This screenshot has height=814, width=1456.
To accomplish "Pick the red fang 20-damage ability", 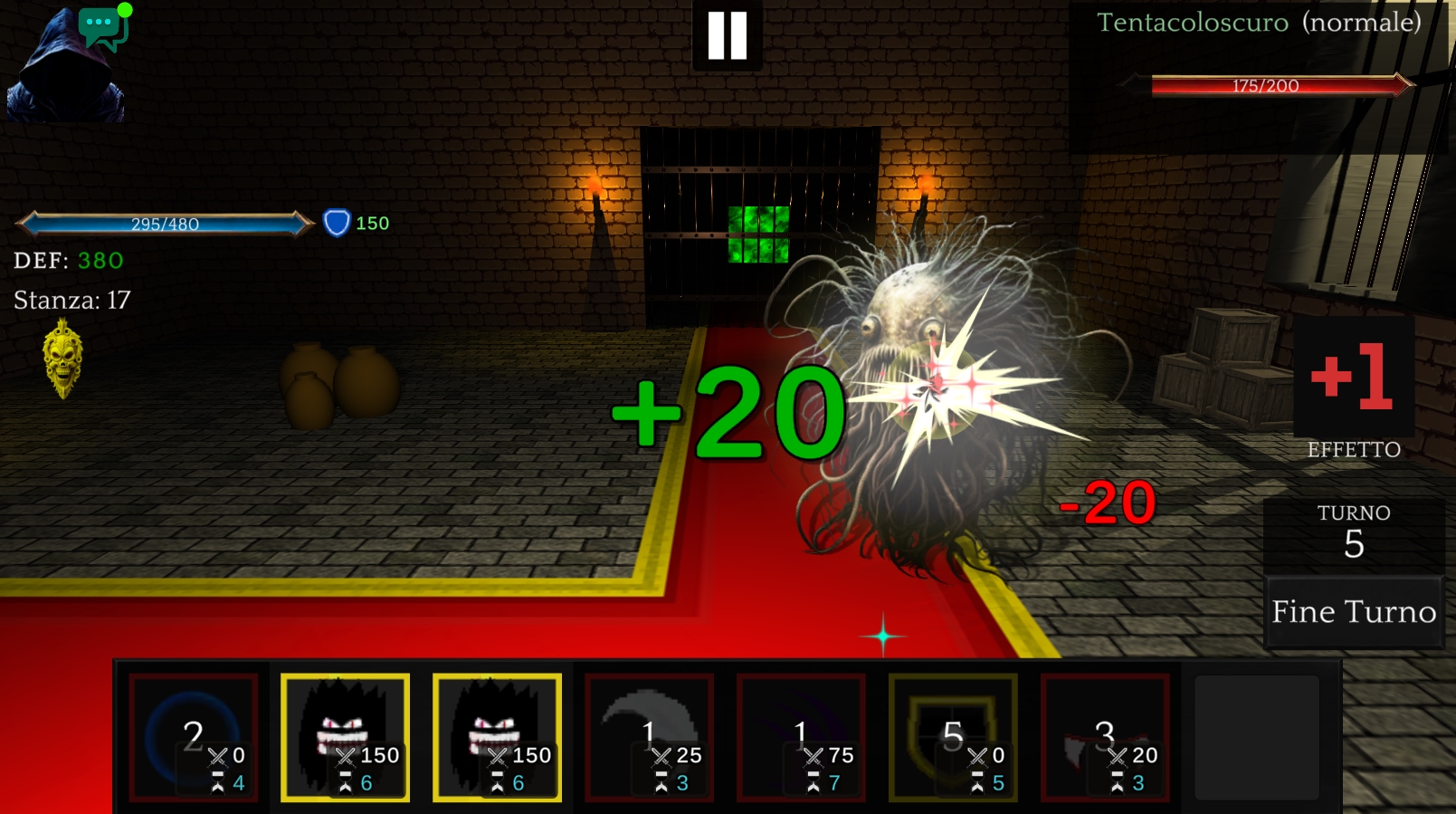I will [x=1105, y=737].
